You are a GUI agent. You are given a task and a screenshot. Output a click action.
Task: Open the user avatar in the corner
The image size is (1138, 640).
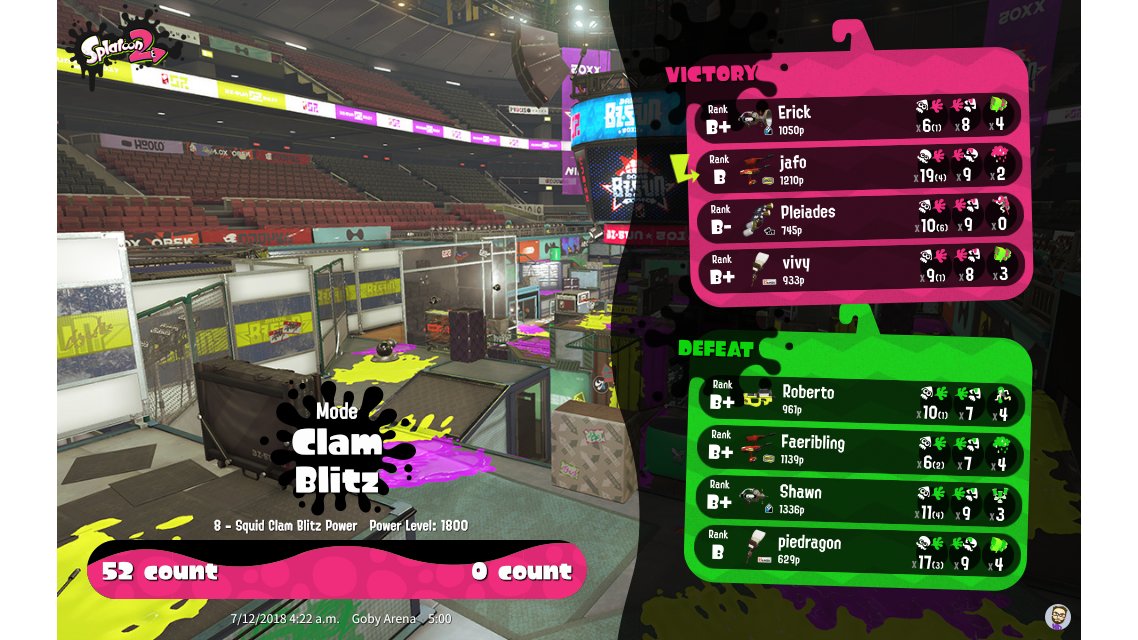[x=1057, y=616]
